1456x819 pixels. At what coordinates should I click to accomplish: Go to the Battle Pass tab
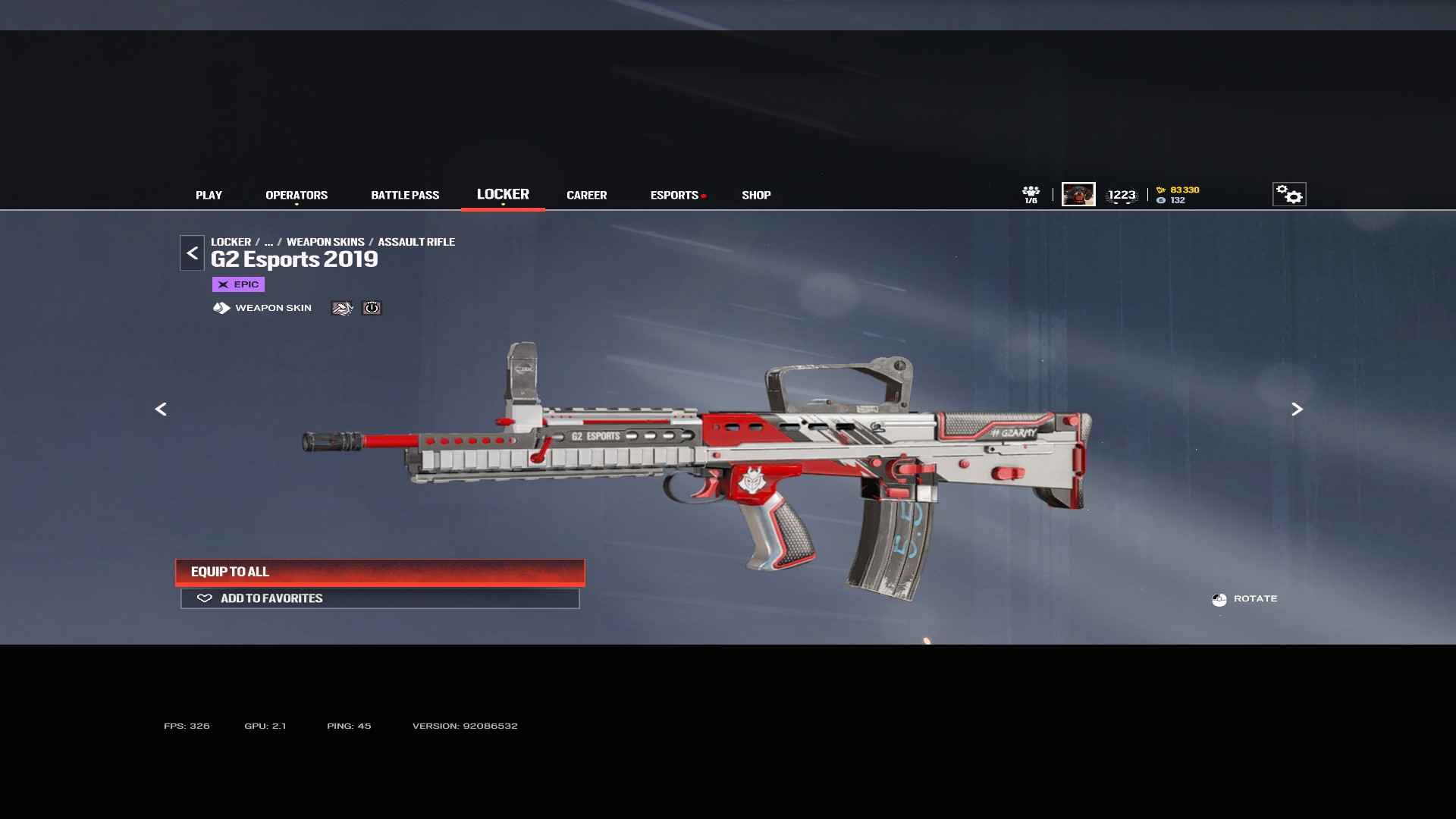point(405,195)
